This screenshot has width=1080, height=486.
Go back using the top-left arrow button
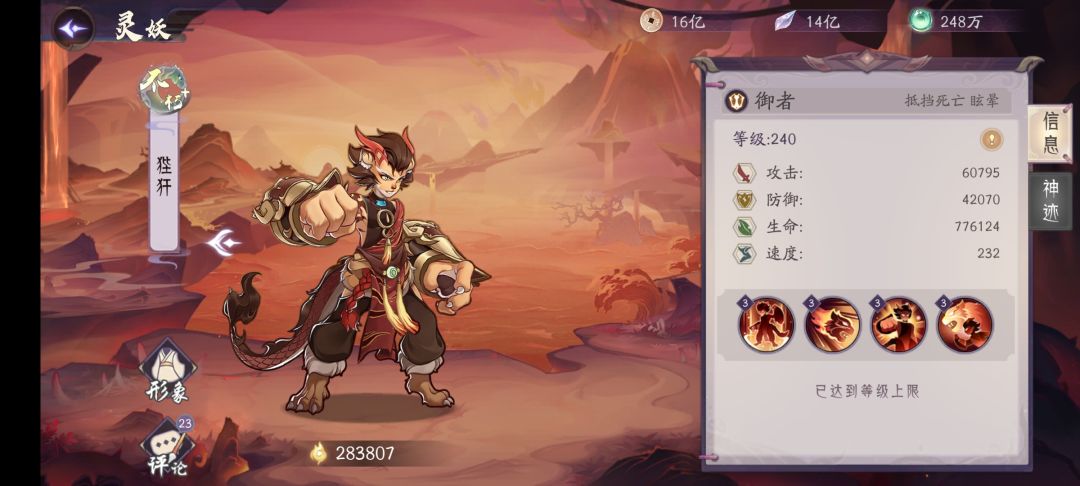click(72, 28)
